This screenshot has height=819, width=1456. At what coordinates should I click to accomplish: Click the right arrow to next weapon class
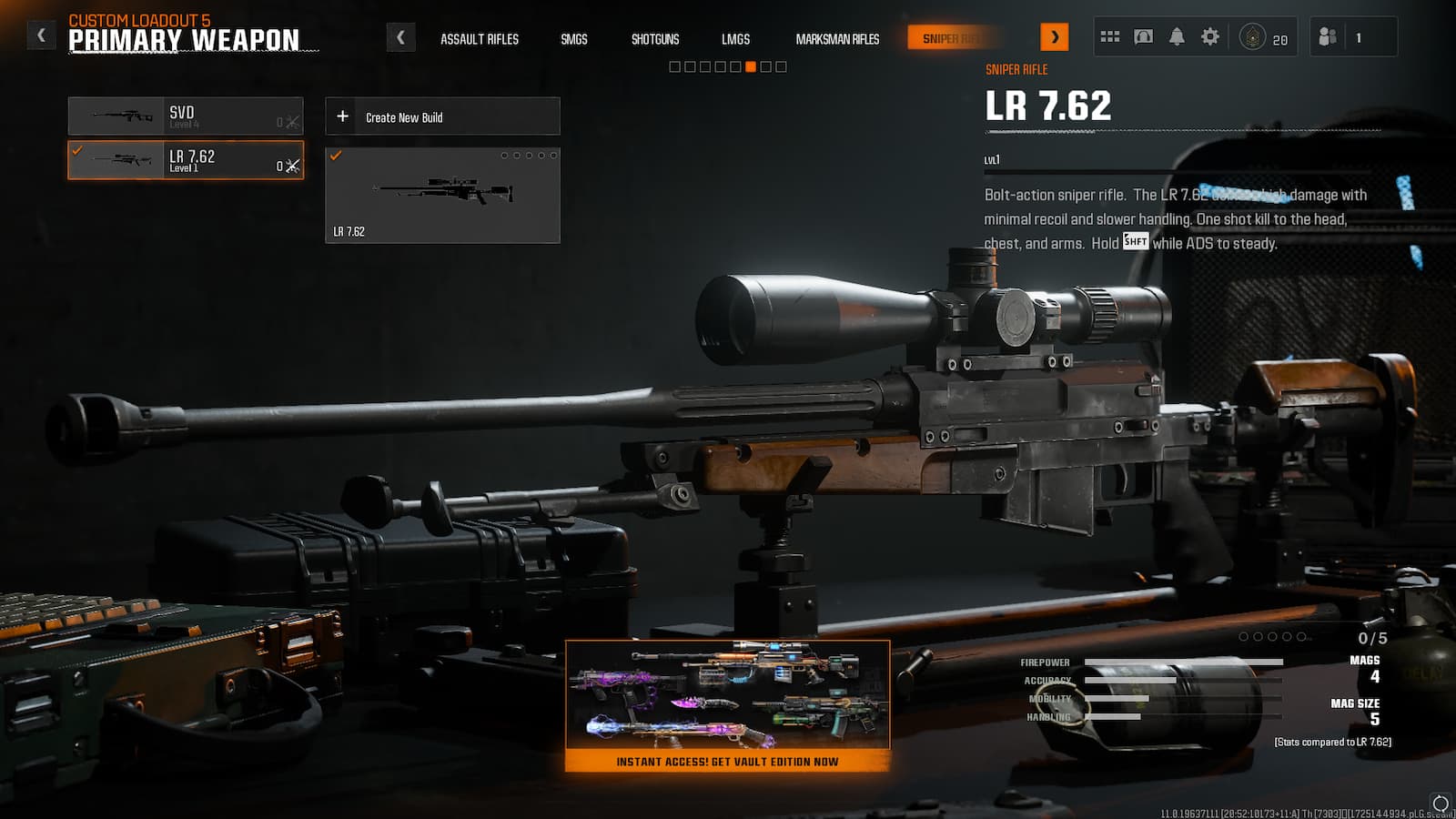pos(1056,36)
